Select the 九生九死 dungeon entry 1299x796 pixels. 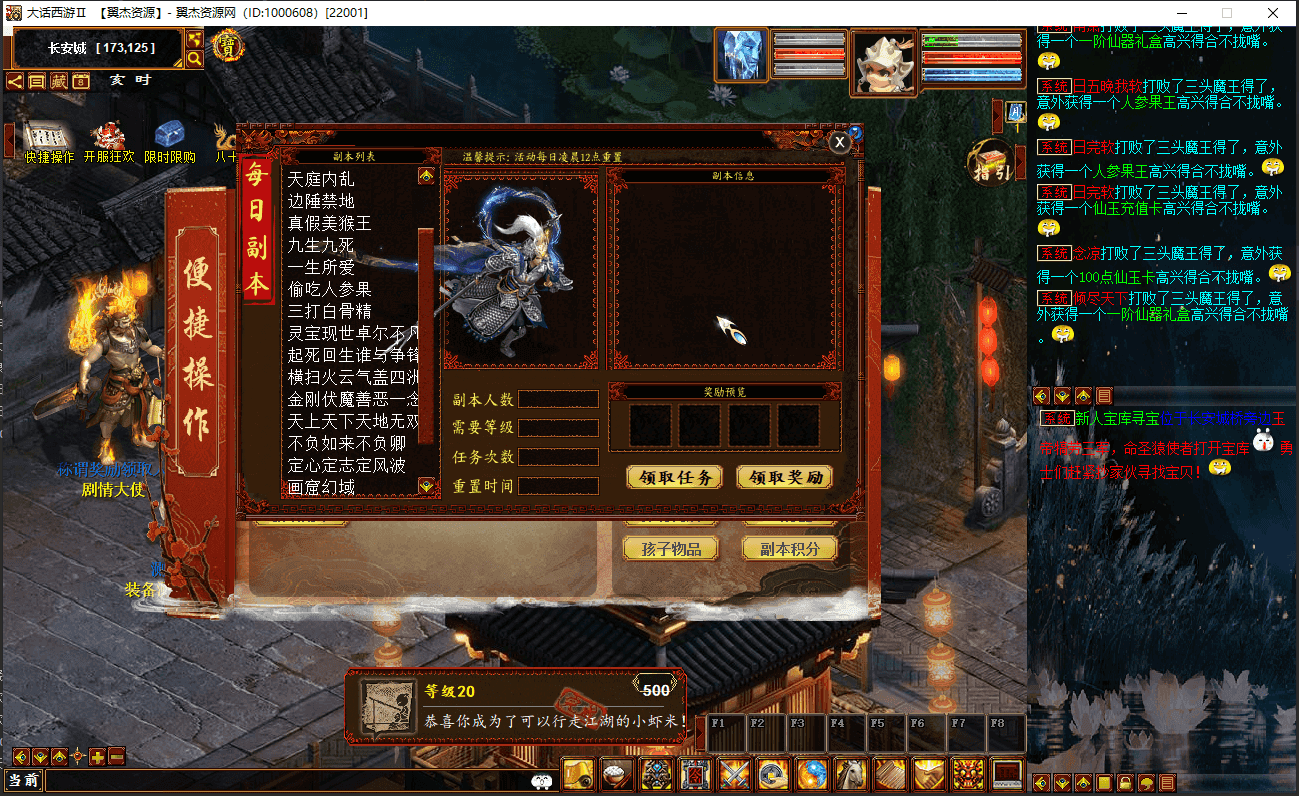[321, 246]
